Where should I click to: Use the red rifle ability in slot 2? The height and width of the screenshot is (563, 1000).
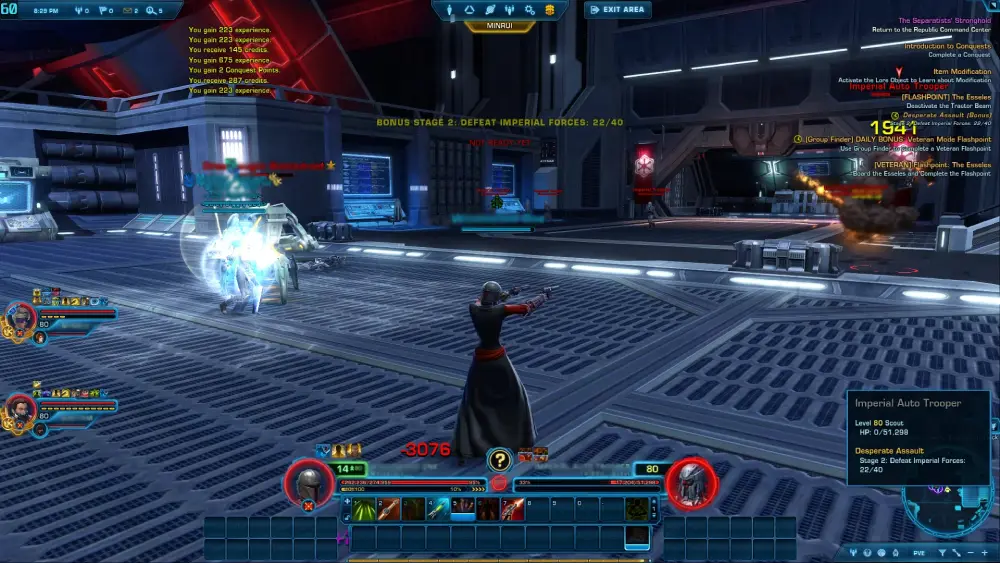390,509
